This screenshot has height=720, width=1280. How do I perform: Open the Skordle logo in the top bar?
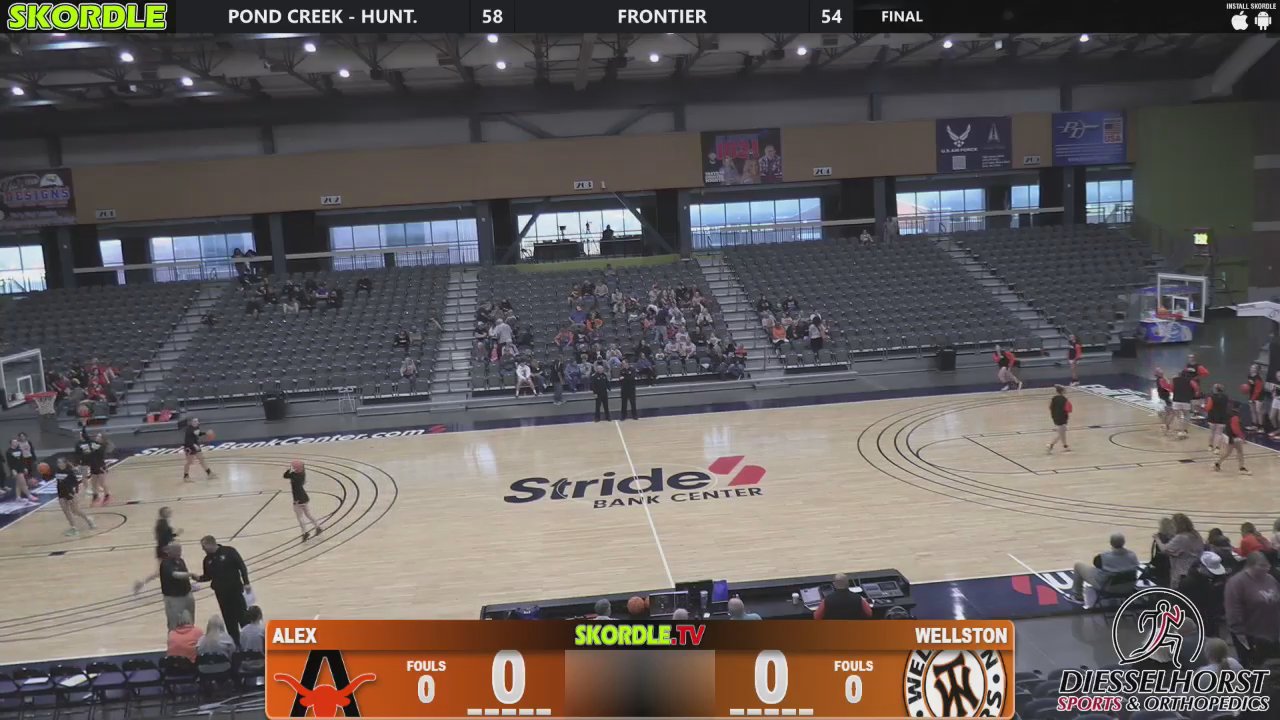87,16
